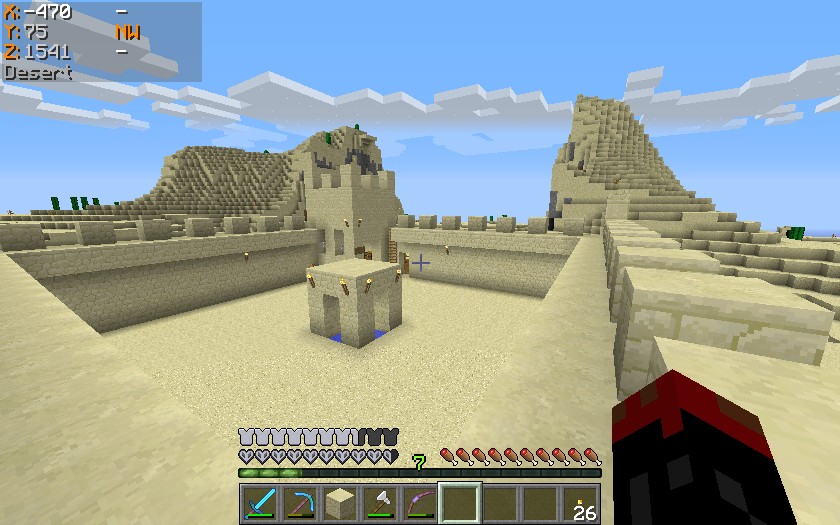Screen dimensions: 840x525
Task: Select the hotbar slot holding 26 items
Action: 580,503
